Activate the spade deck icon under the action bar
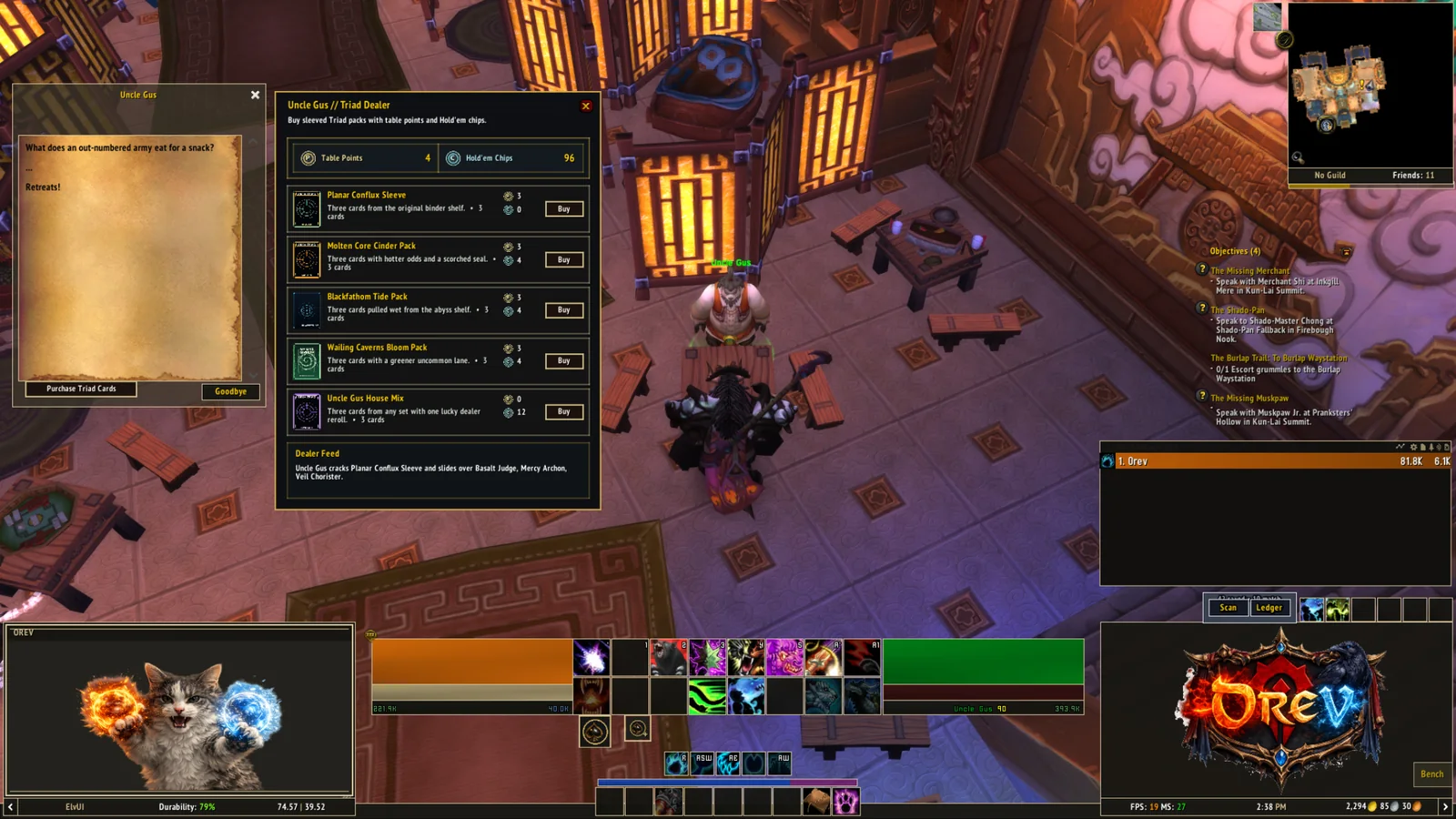This screenshot has height=819, width=1456. [x=594, y=731]
